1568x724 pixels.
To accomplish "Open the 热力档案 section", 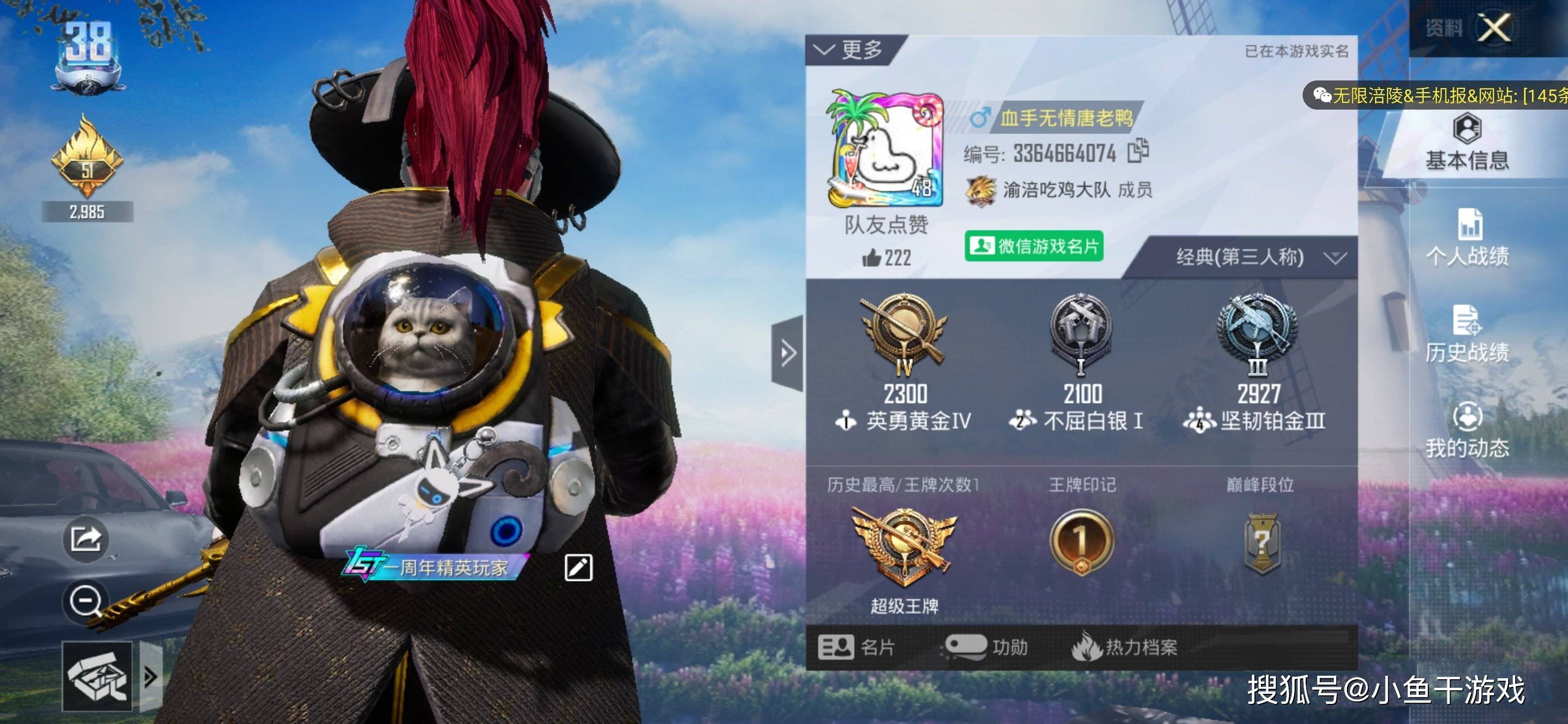I will tap(1125, 647).
